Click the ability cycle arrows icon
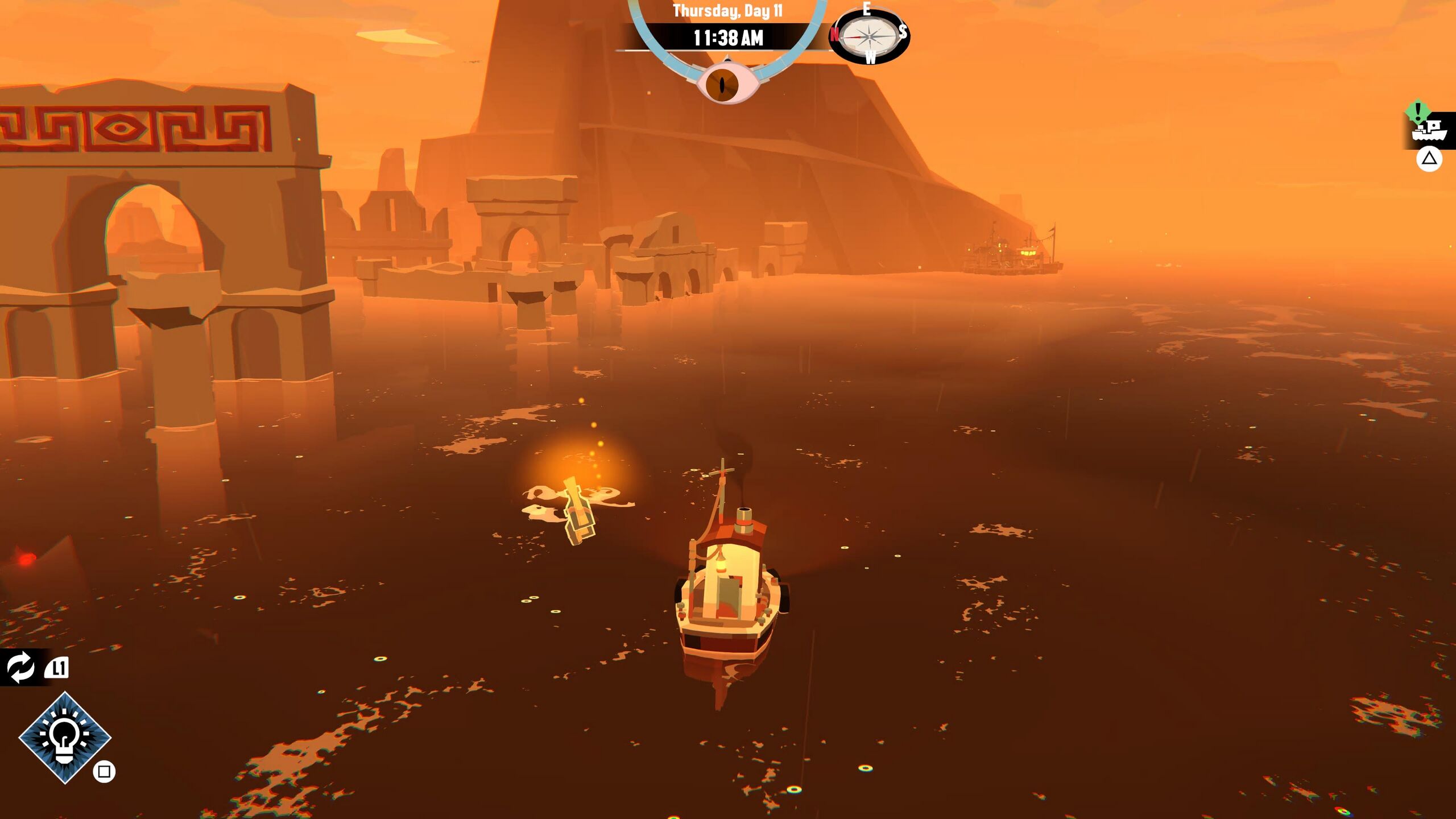 [21, 667]
